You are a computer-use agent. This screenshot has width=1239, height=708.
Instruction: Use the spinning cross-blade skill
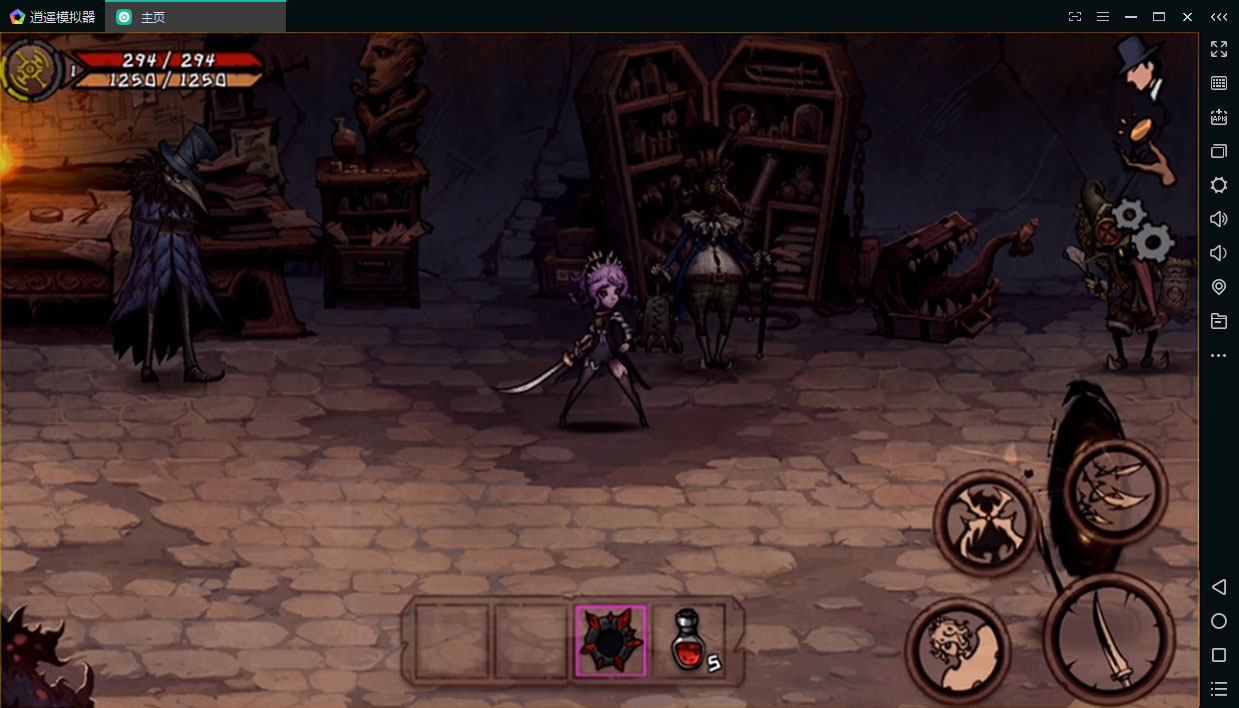(x=986, y=522)
